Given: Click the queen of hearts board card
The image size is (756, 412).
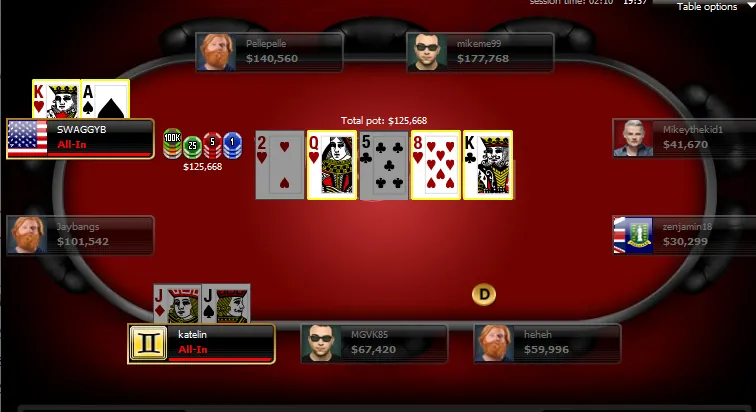Looking at the screenshot, I should click(x=331, y=165).
